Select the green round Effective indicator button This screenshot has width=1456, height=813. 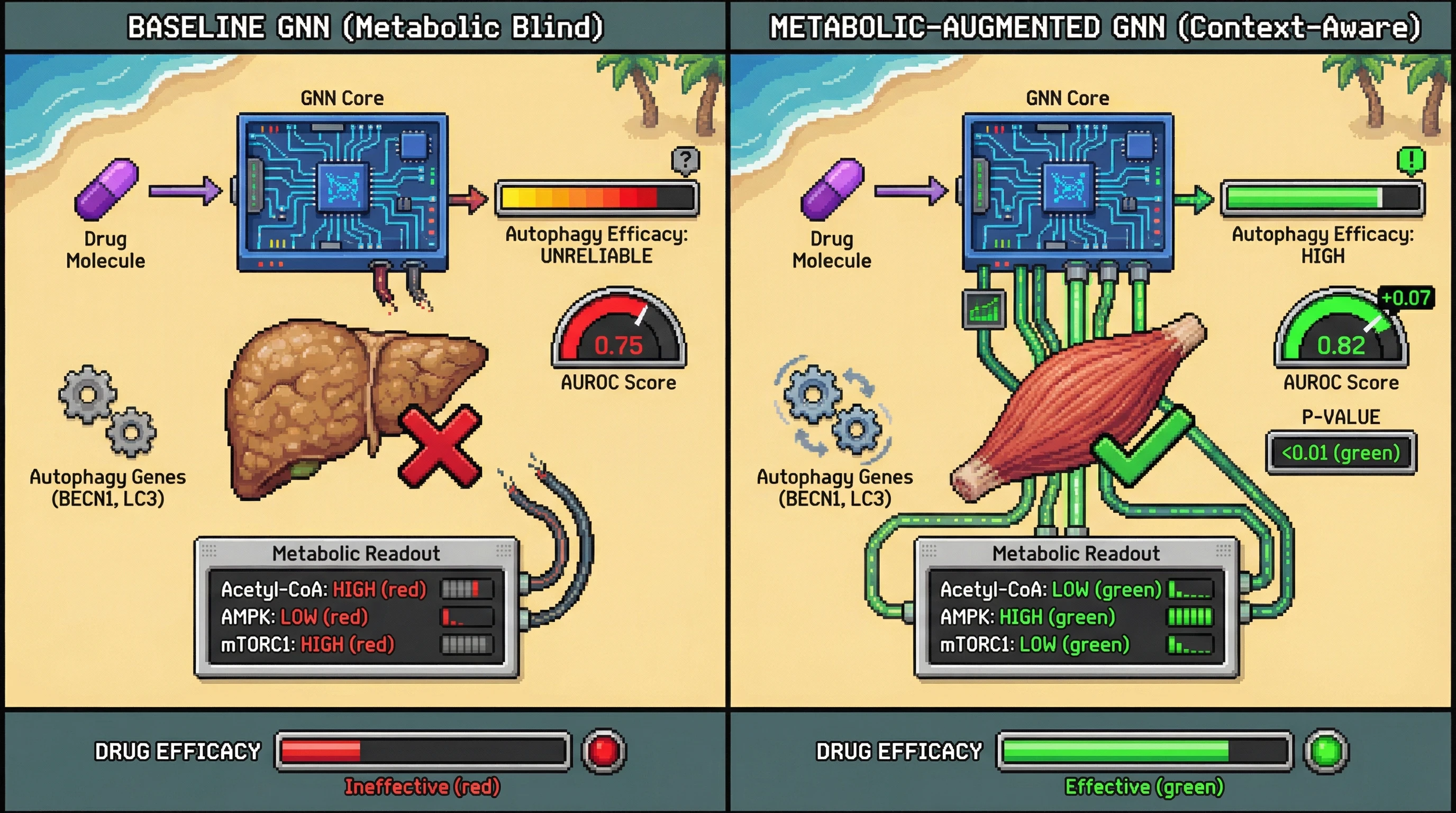click(1326, 751)
